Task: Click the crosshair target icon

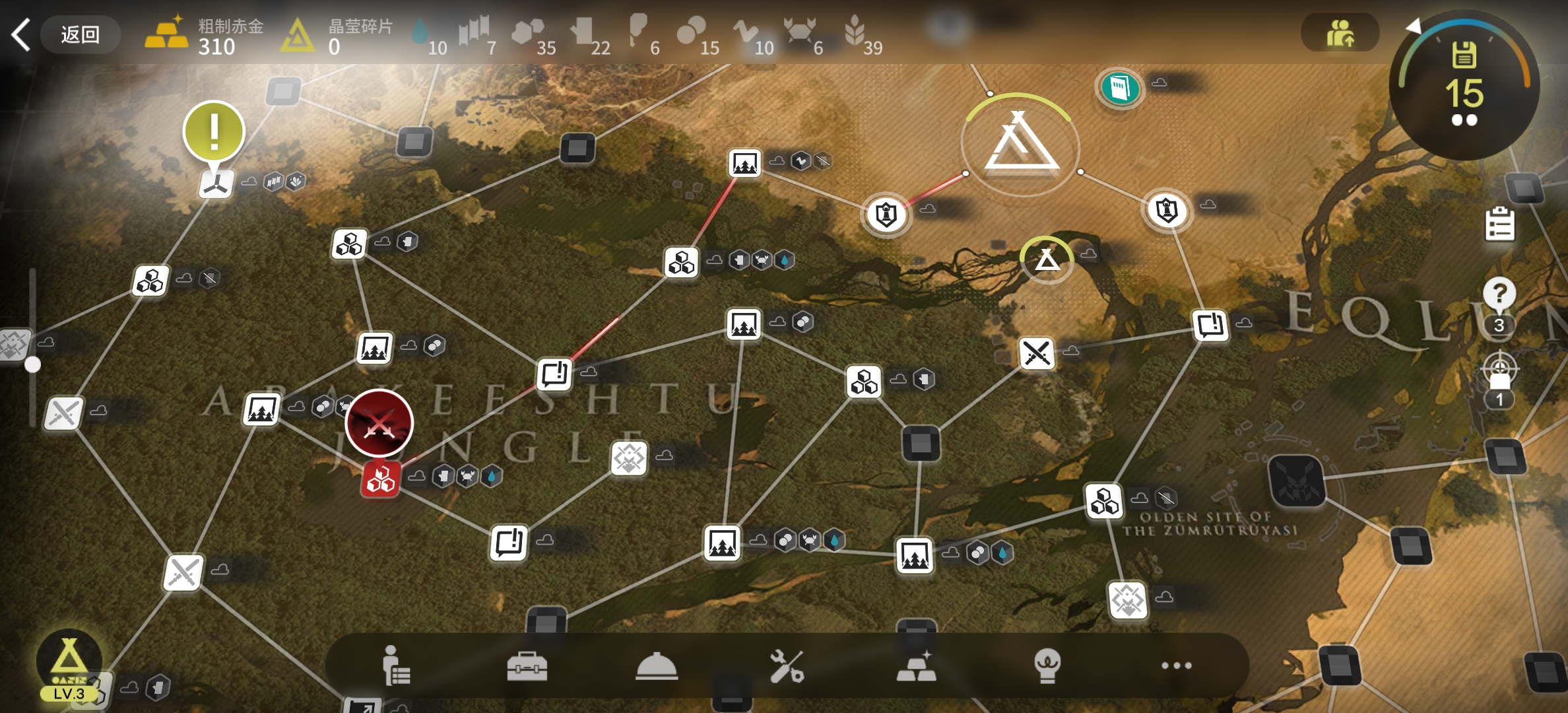Action: tap(1499, 370)
